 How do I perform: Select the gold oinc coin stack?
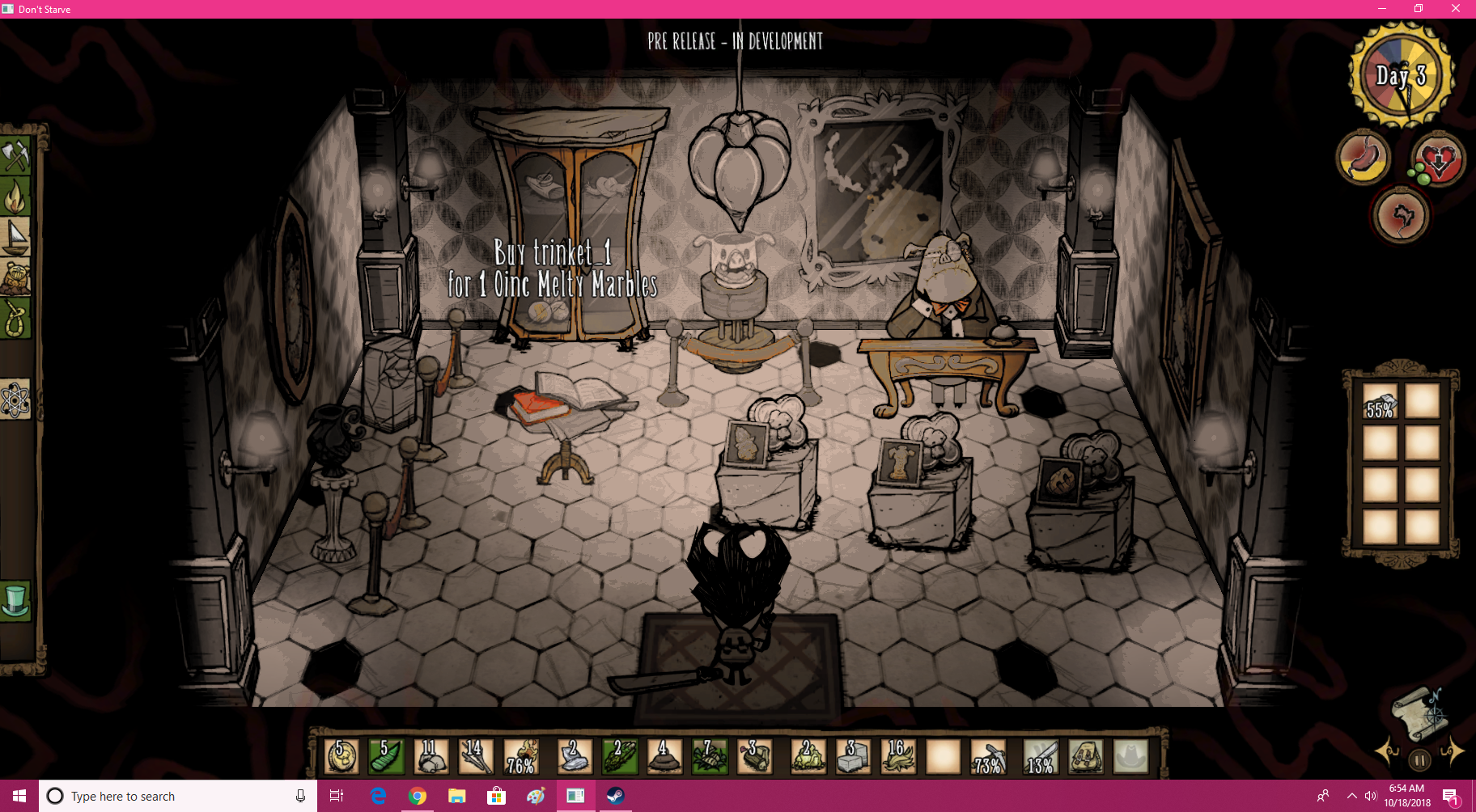point(341,757)
